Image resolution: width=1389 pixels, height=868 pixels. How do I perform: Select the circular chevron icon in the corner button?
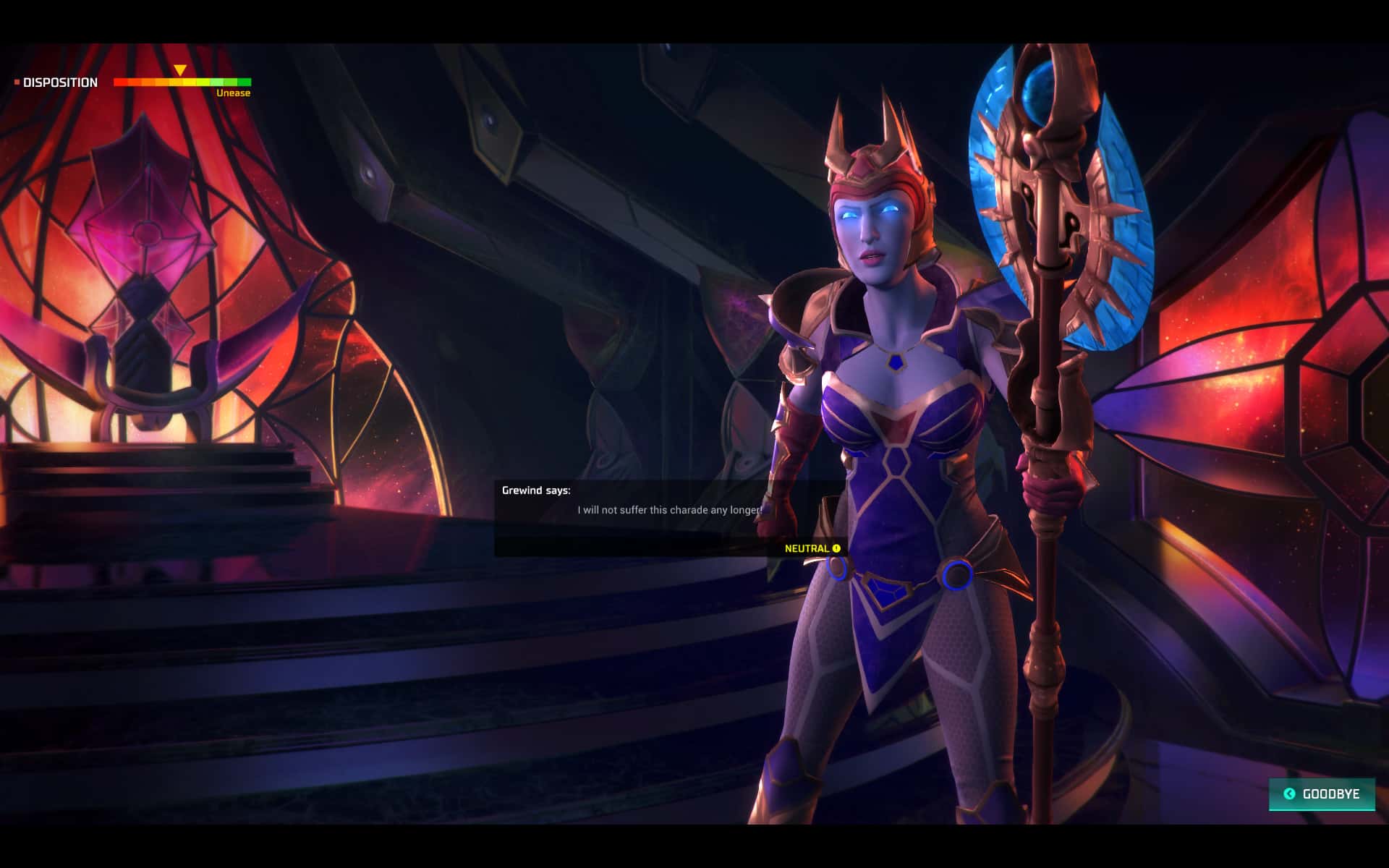tap(1289, 794)
